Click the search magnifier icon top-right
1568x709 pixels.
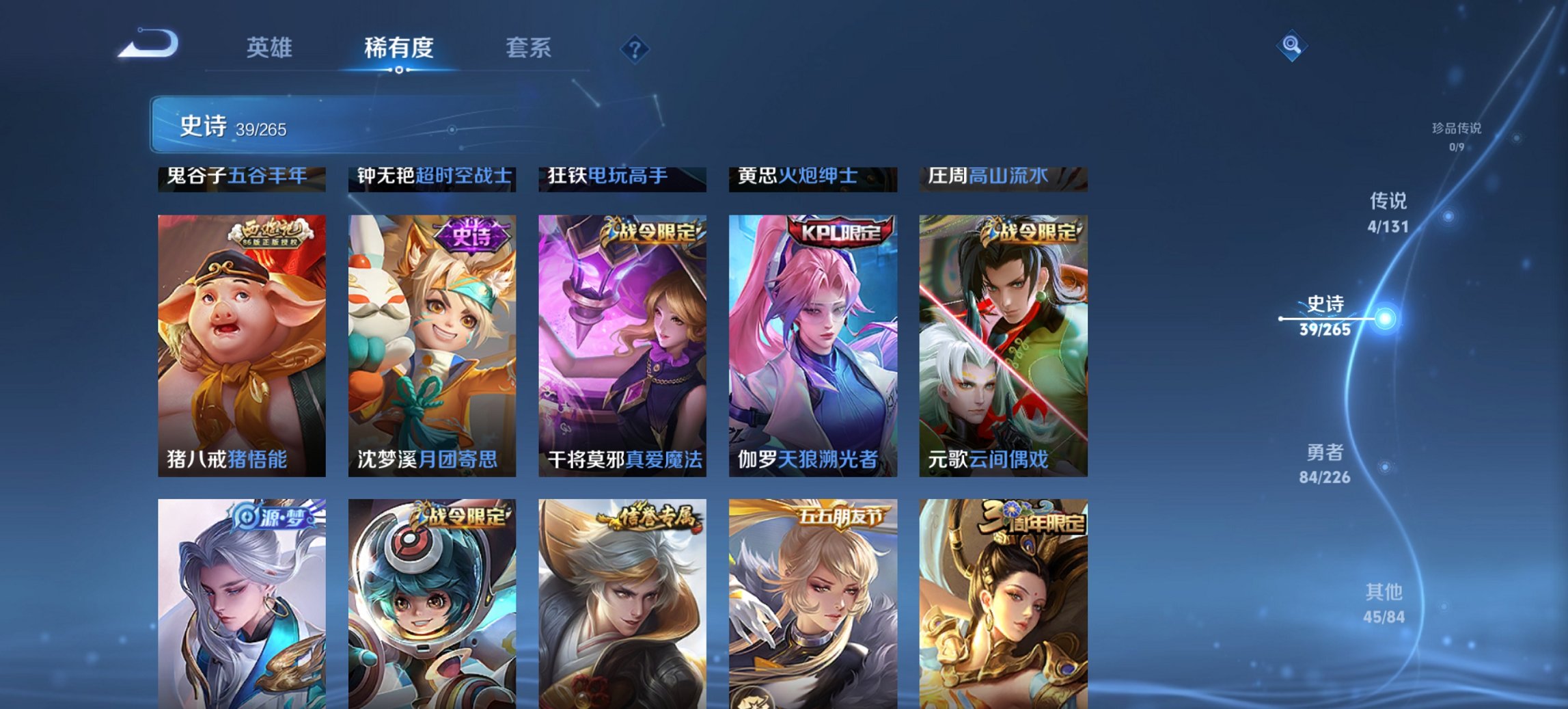pos(1291,46)
